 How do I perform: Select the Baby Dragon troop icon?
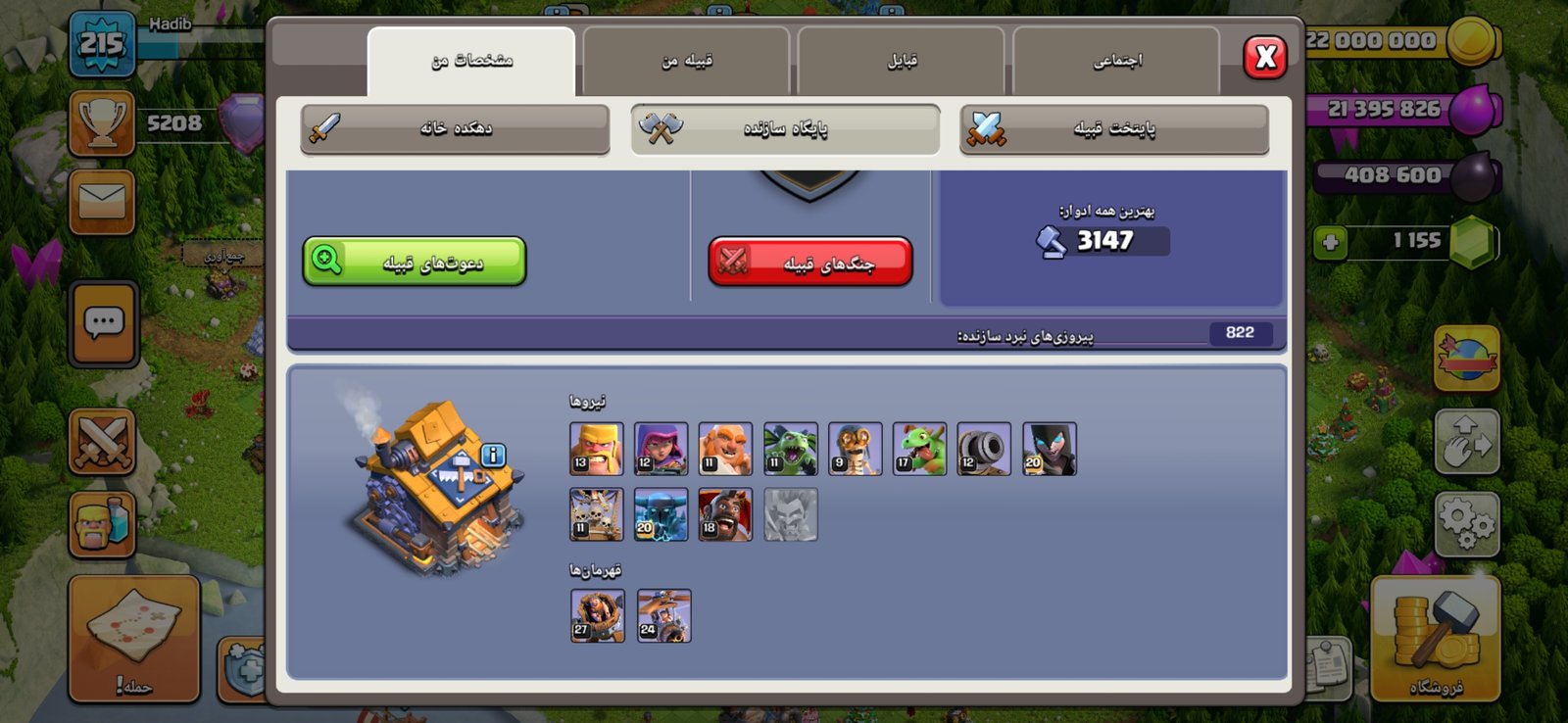click(919, 449)
